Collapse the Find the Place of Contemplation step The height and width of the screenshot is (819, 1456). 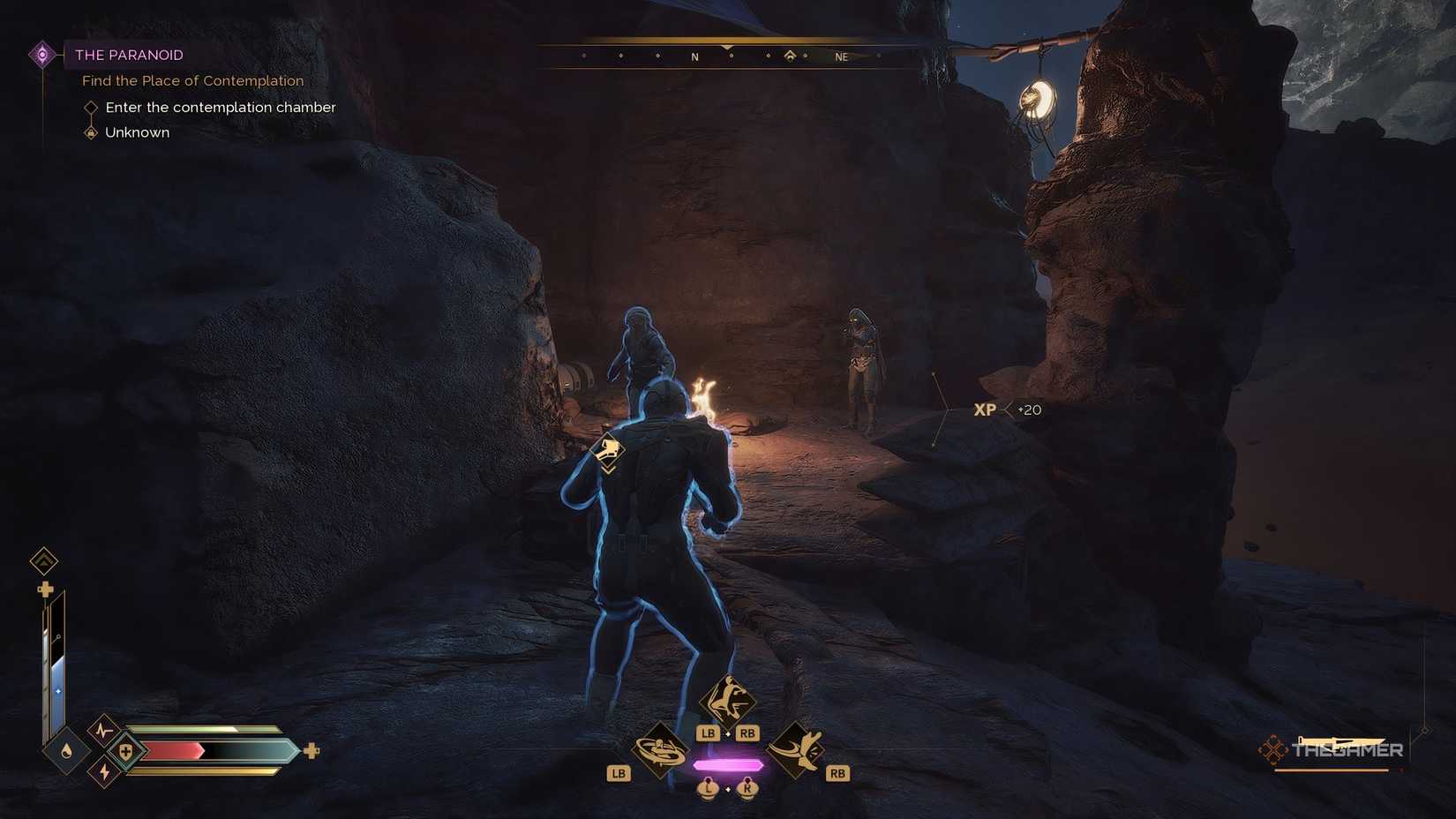[x=192, y=80]
